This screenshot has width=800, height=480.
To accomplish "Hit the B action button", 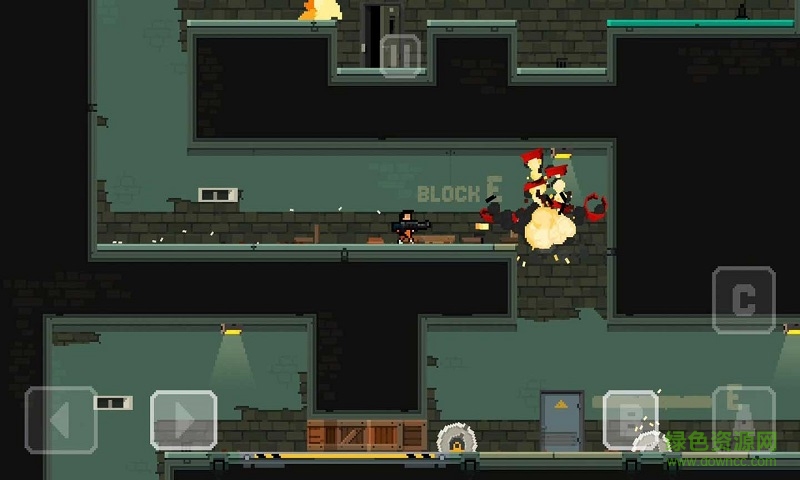I will (630, 421).
